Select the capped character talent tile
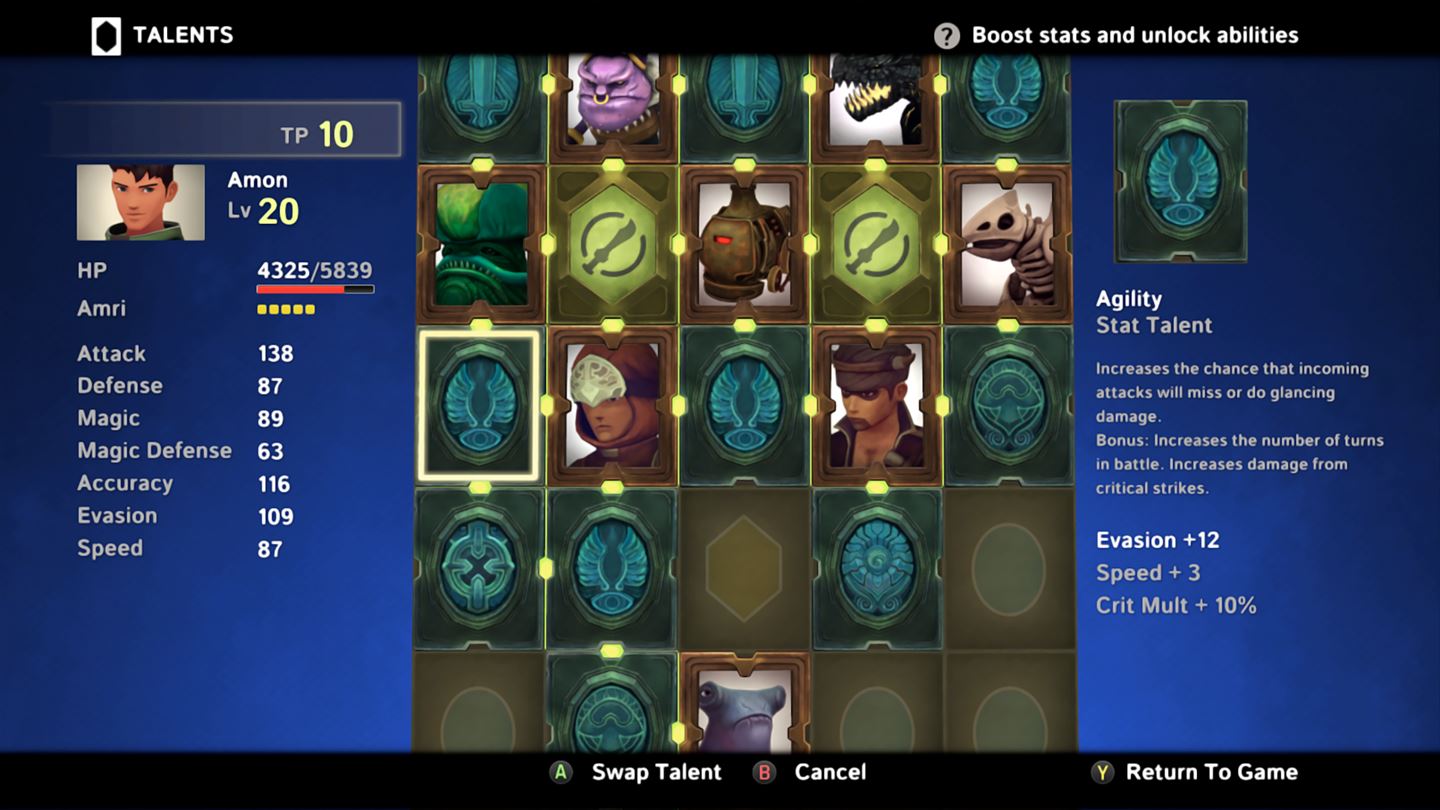The image size is (1440, 810). (876, 405)
